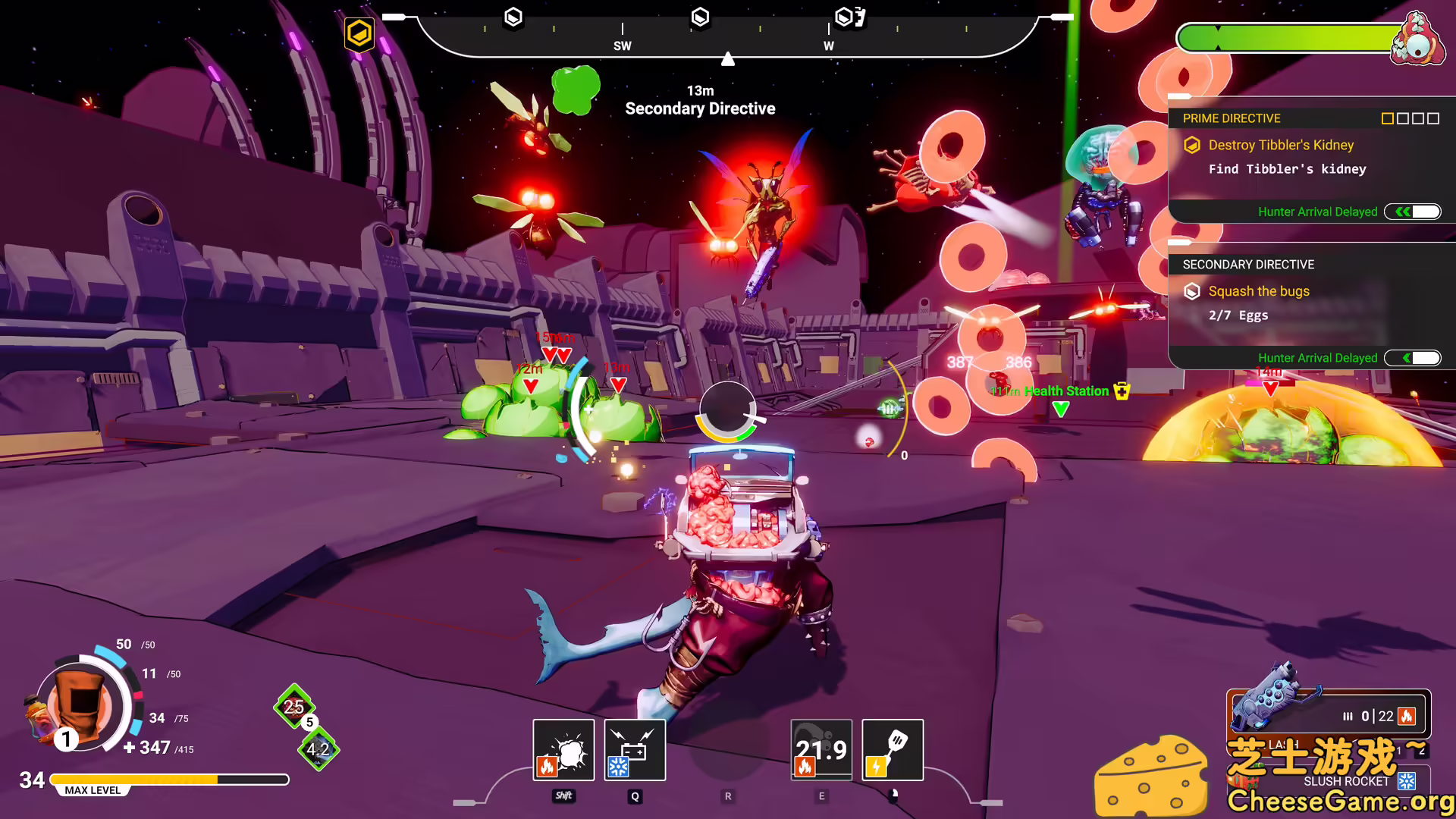Toggle the Hunter Arrival Delayed switch under Secondary Directive
The width and height of the screenshot is (1456, 819).
pyautogui.click(x=1412, y=357)
